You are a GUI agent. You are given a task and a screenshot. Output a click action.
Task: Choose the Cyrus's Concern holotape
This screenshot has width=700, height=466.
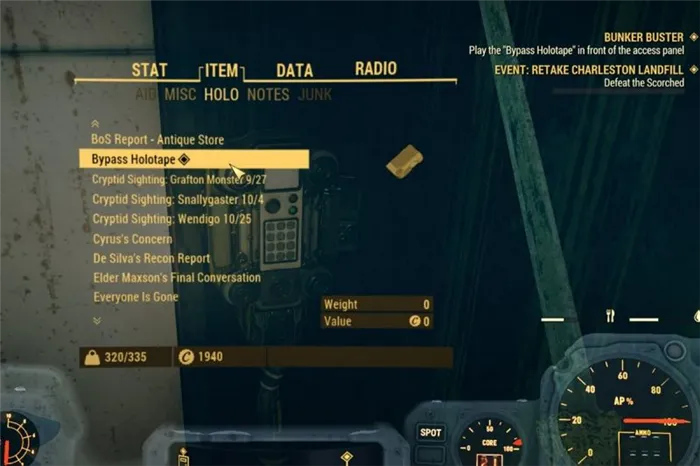point(132,239)
